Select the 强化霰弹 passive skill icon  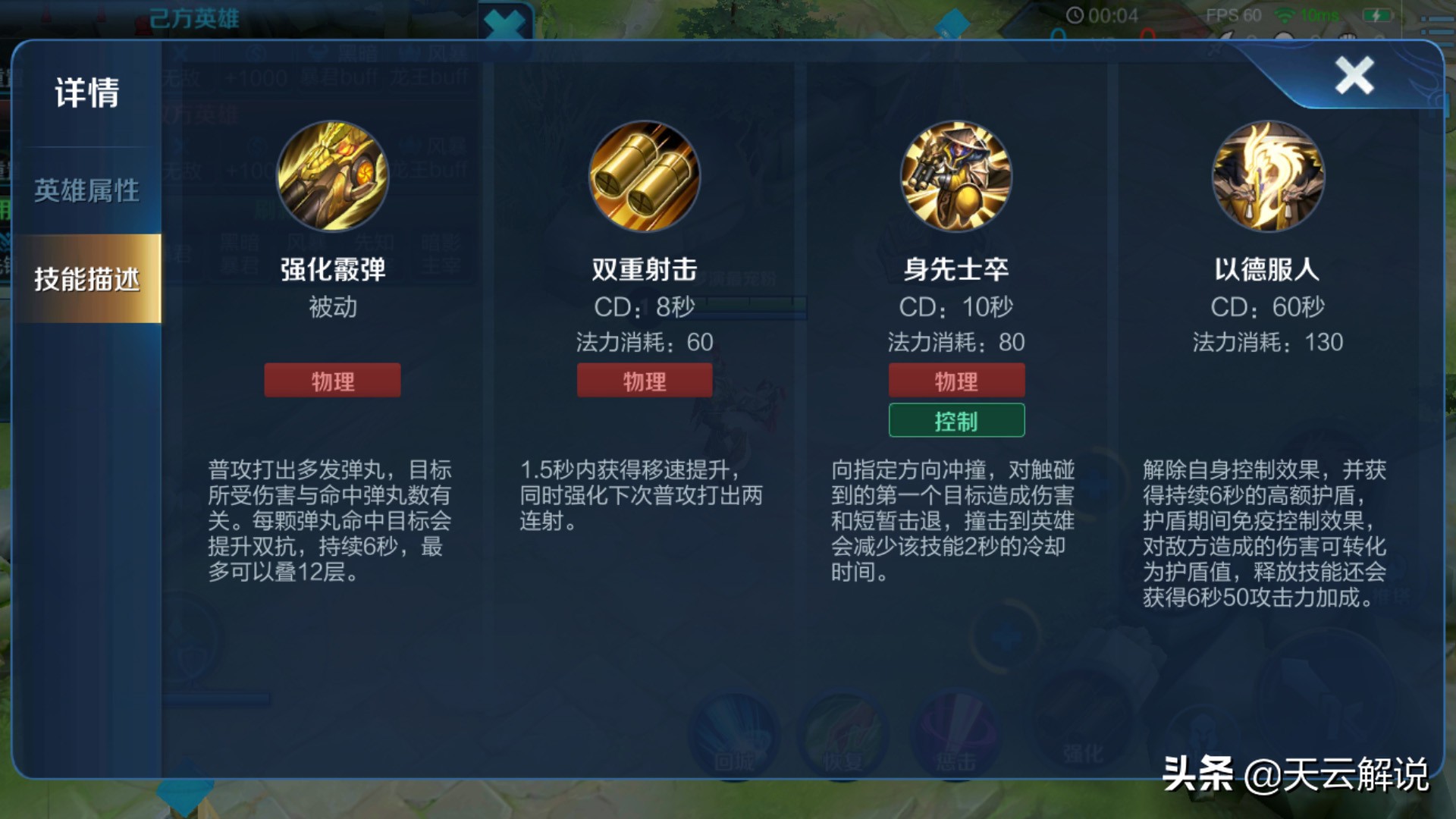coord(332,176)
